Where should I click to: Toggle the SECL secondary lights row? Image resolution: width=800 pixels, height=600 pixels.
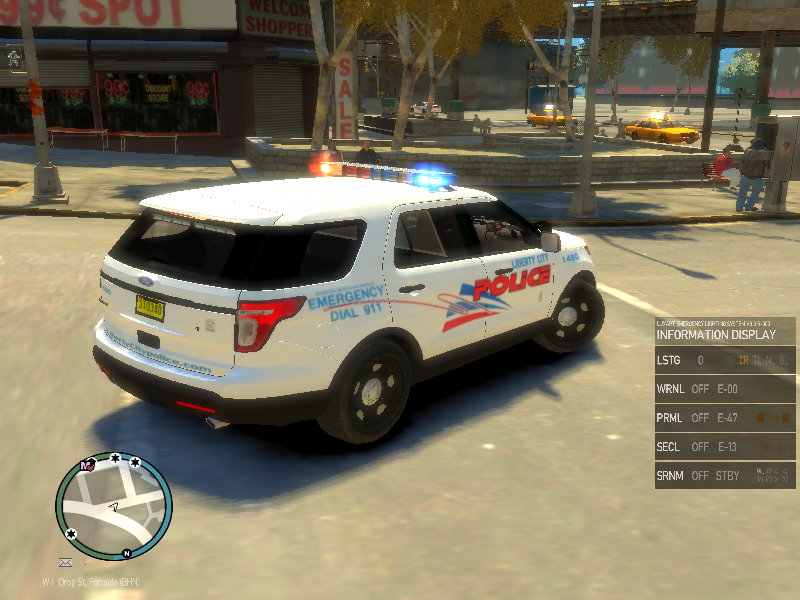pyautogui.click(x=725, y=447)
